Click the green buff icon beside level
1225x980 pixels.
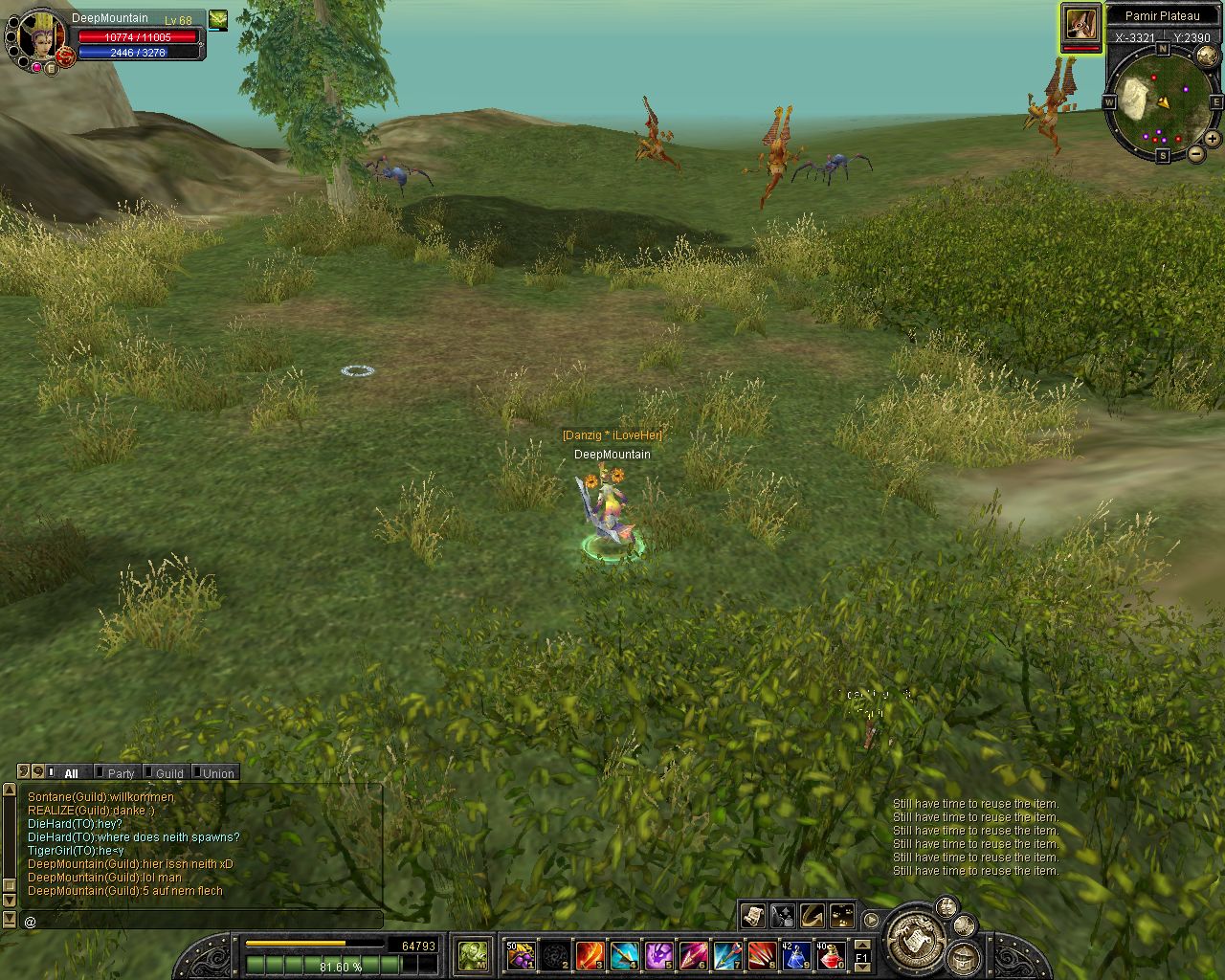point(218,18)
